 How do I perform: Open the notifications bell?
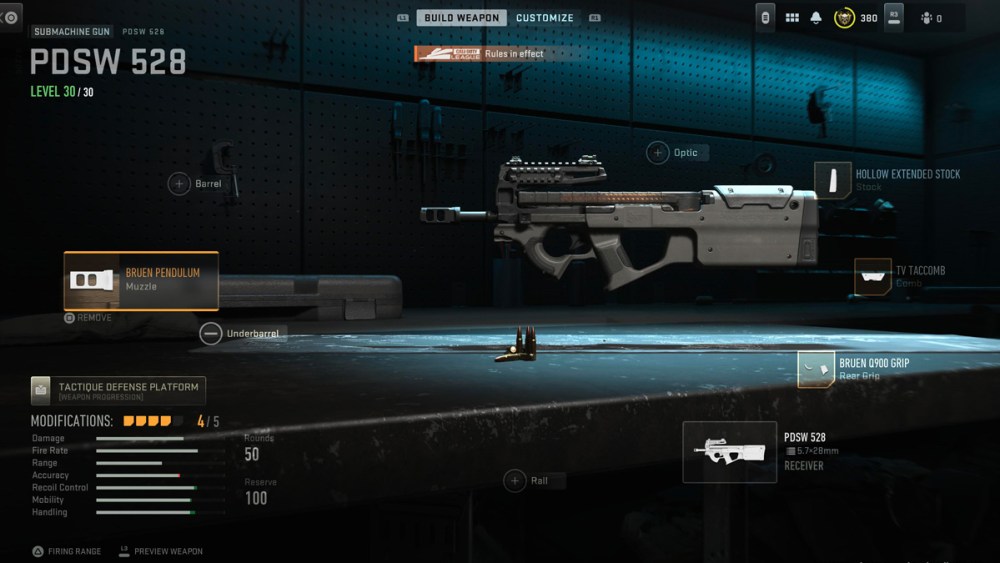pyautogui.click(x=816, y=18)
